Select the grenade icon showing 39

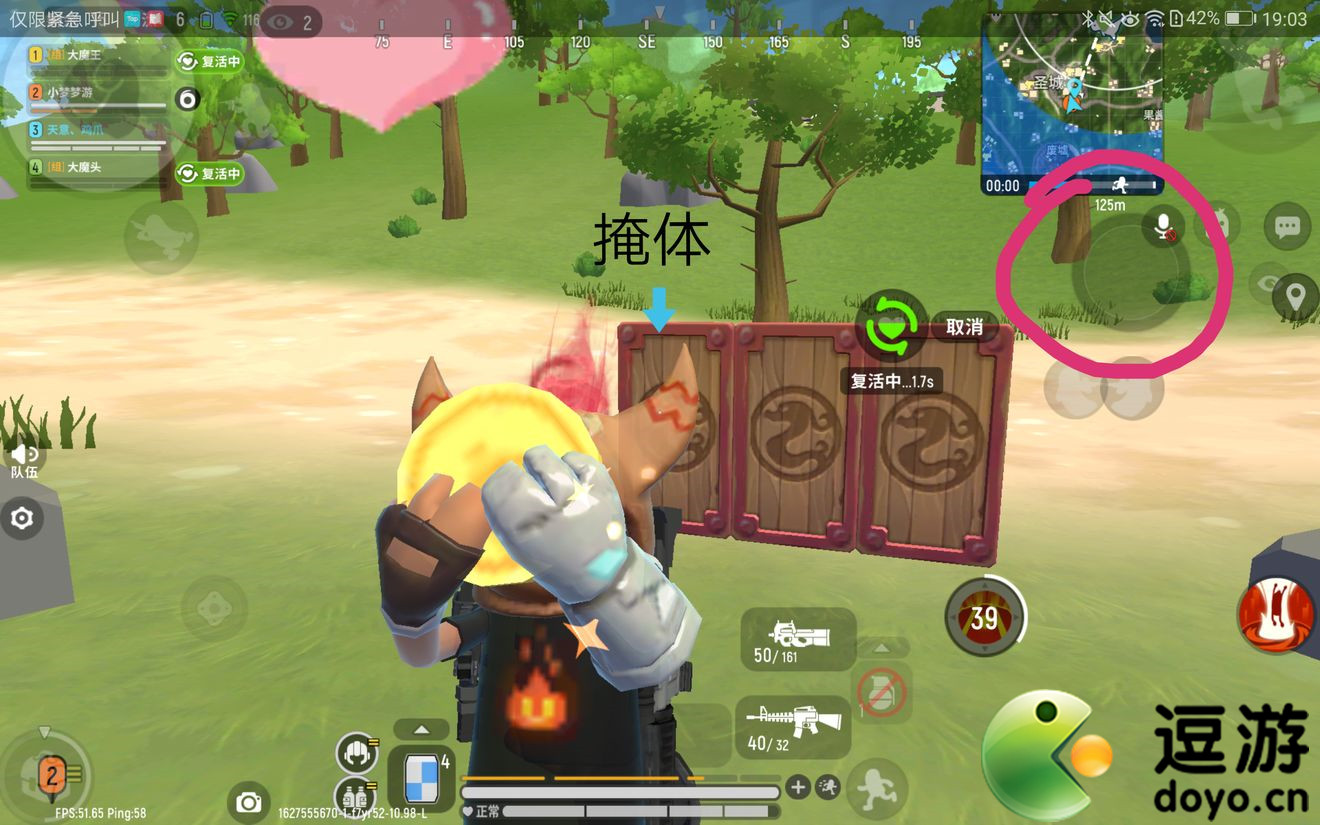pyautogui.click(x=985, y=618)
